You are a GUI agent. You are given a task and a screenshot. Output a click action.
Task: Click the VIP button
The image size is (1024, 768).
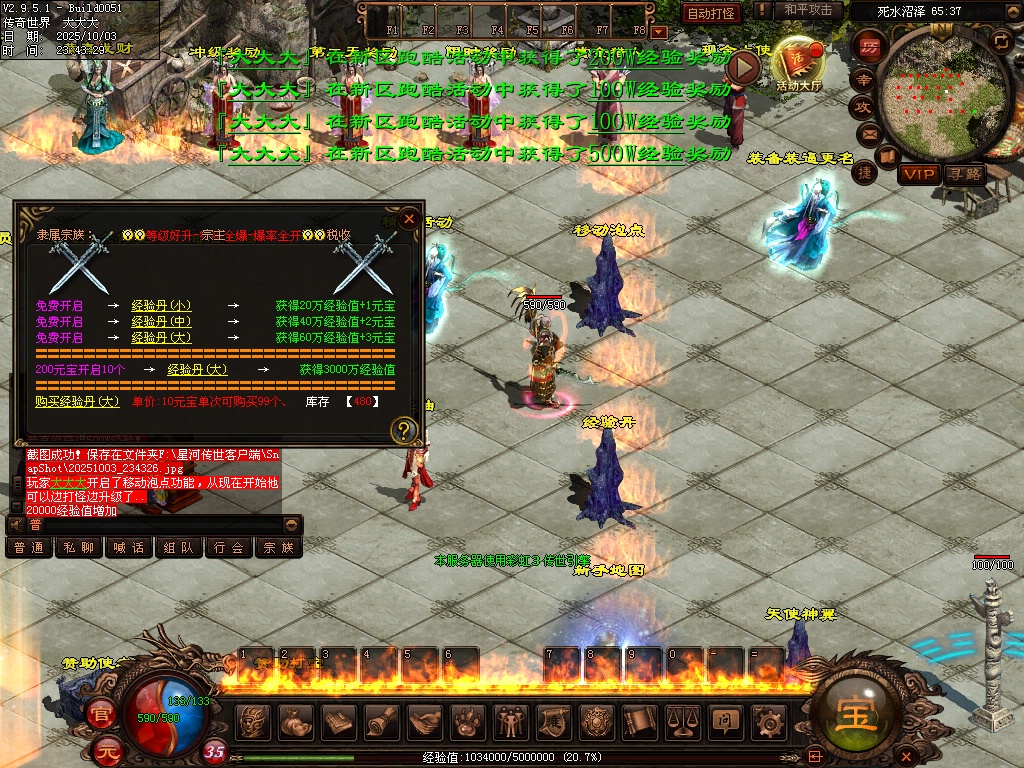tap(917, 174)
